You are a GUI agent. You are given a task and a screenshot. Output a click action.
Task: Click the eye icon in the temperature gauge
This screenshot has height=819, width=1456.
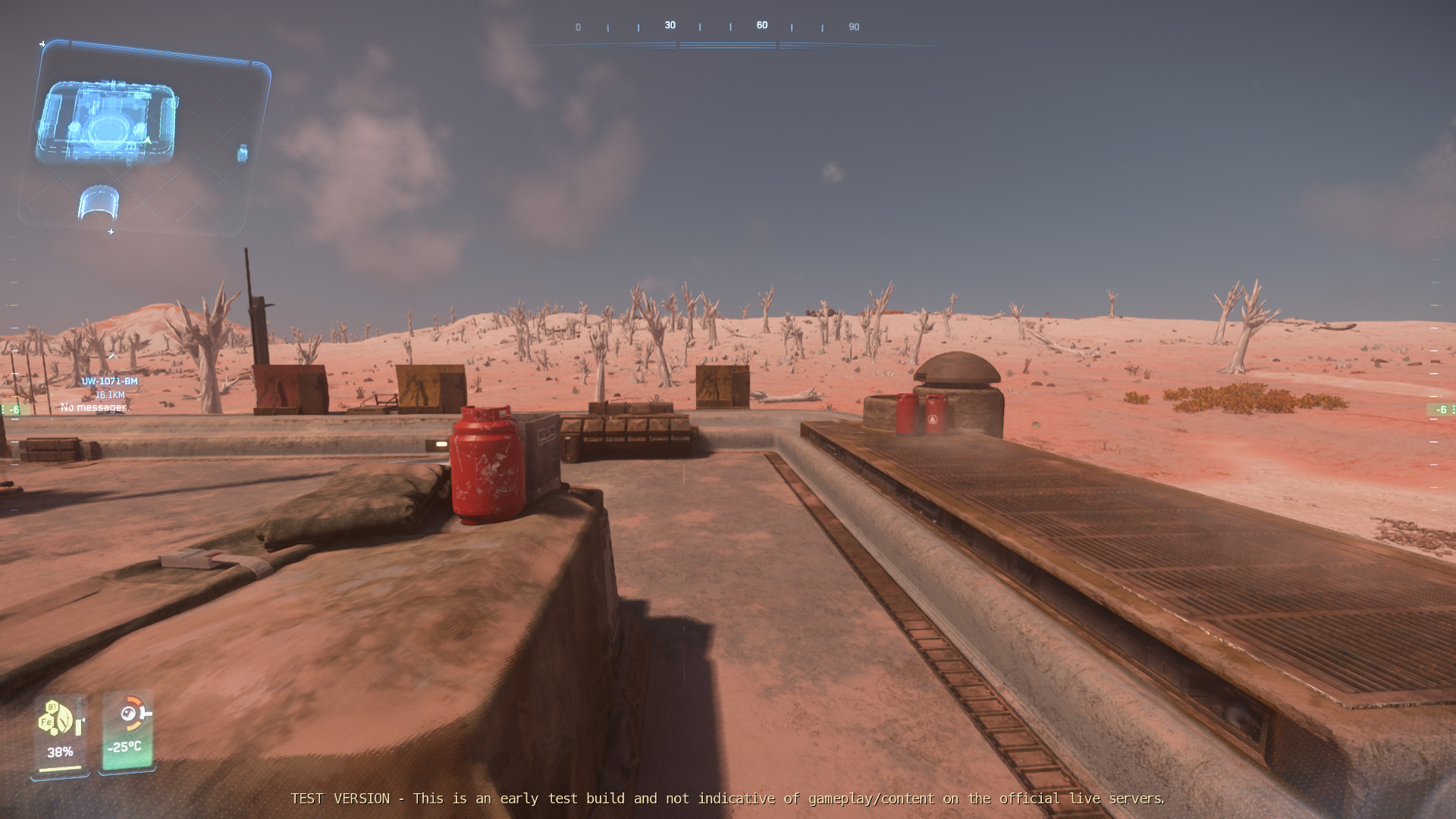[129, 713]
